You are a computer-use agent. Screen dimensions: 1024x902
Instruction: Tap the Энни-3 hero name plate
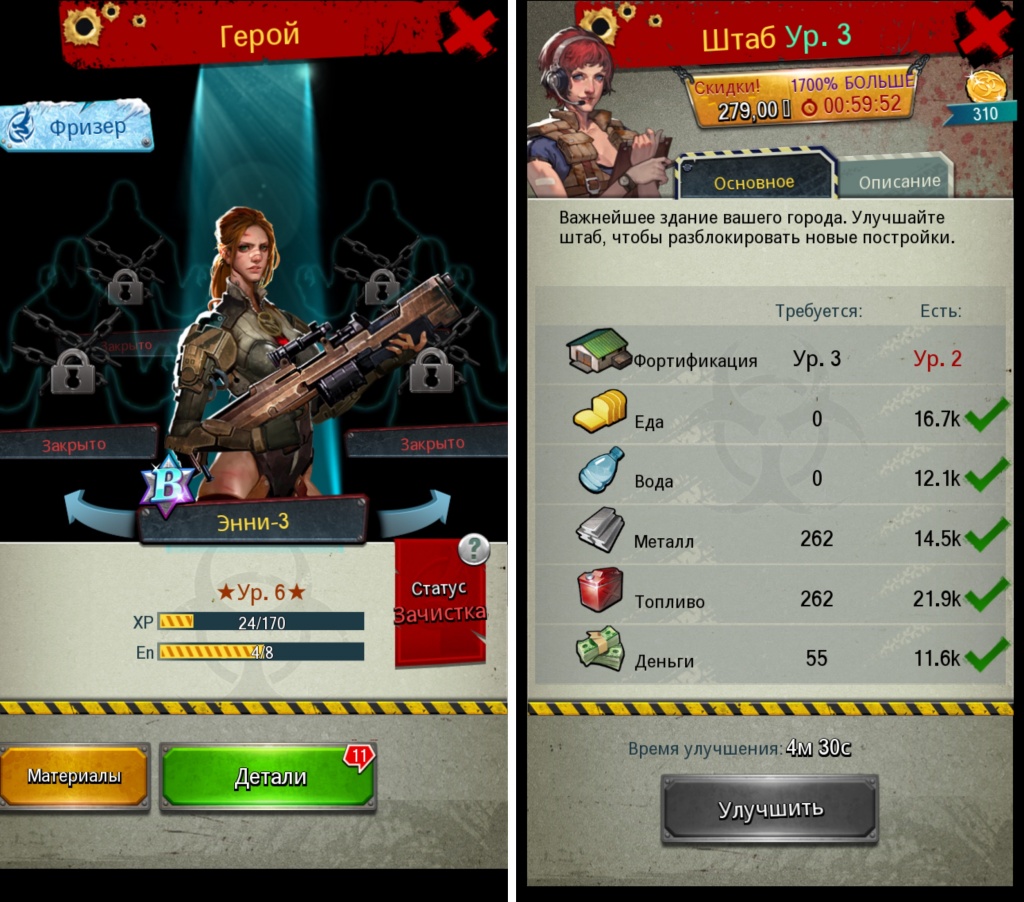click(253, 521)
